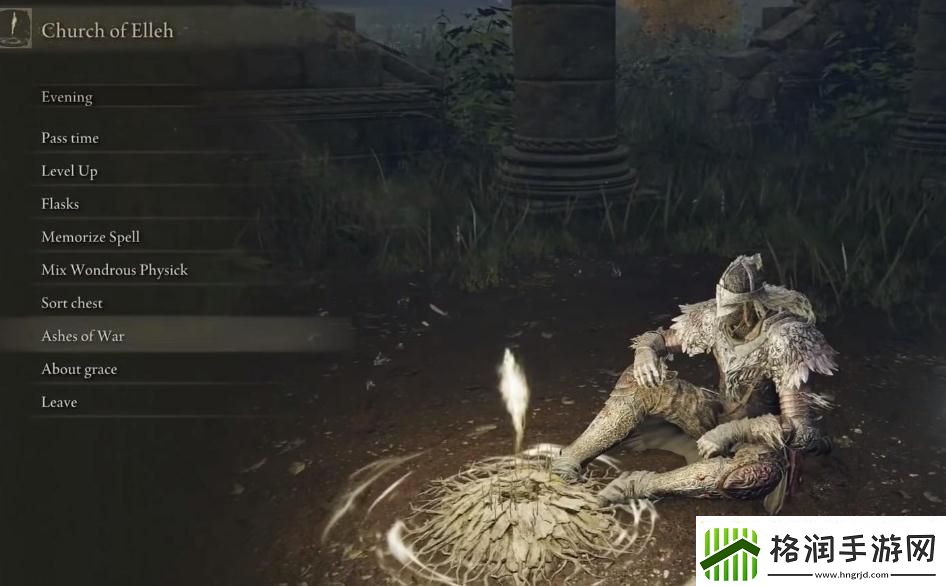The height and width of the screenshot is (586, 946).
Task: Open the Level Up menu
Action: (x=69, y=171)
